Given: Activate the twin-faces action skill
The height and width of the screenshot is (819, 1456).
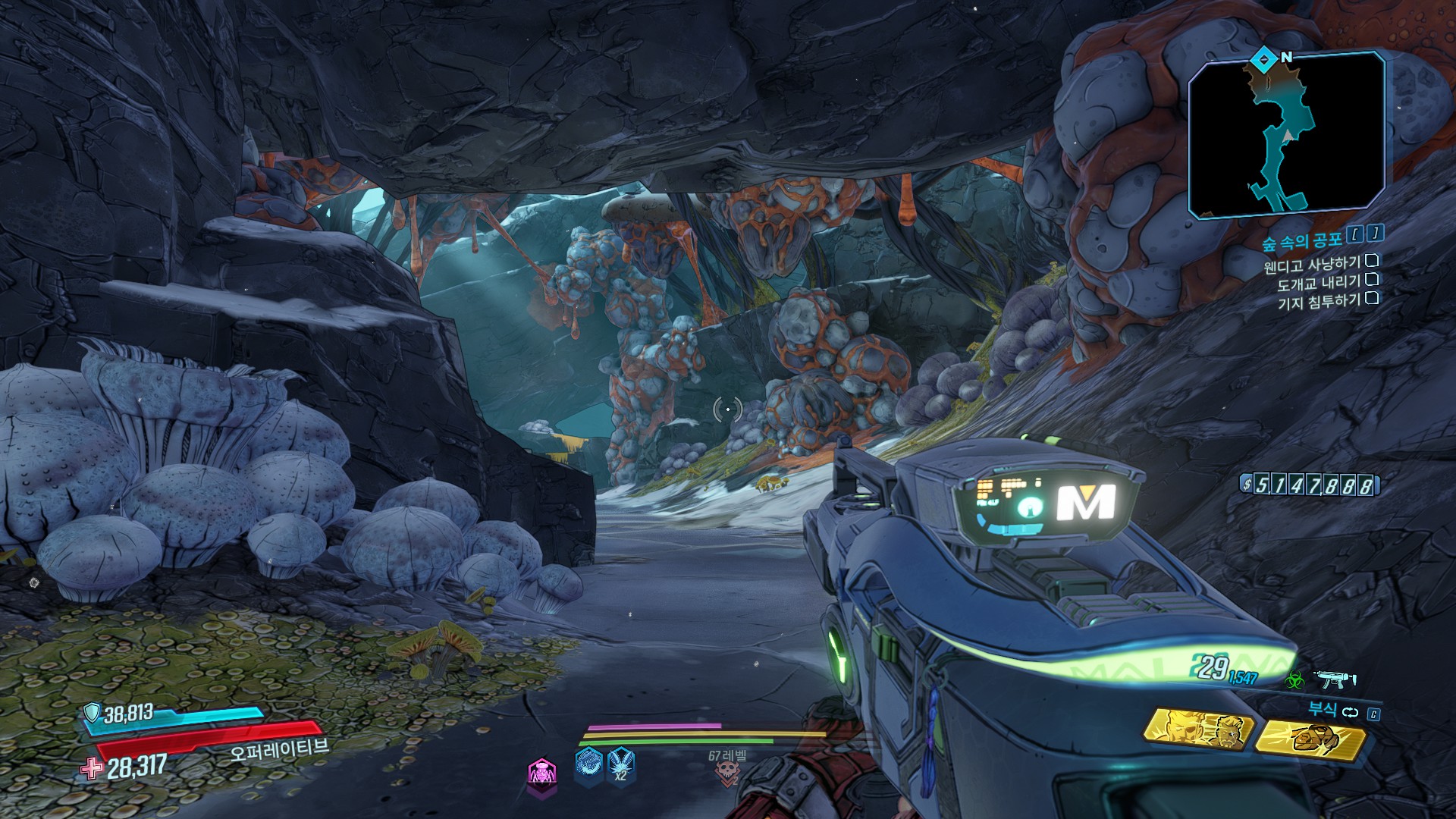Looking at the screenshot, I should (x=1199, y=731).
